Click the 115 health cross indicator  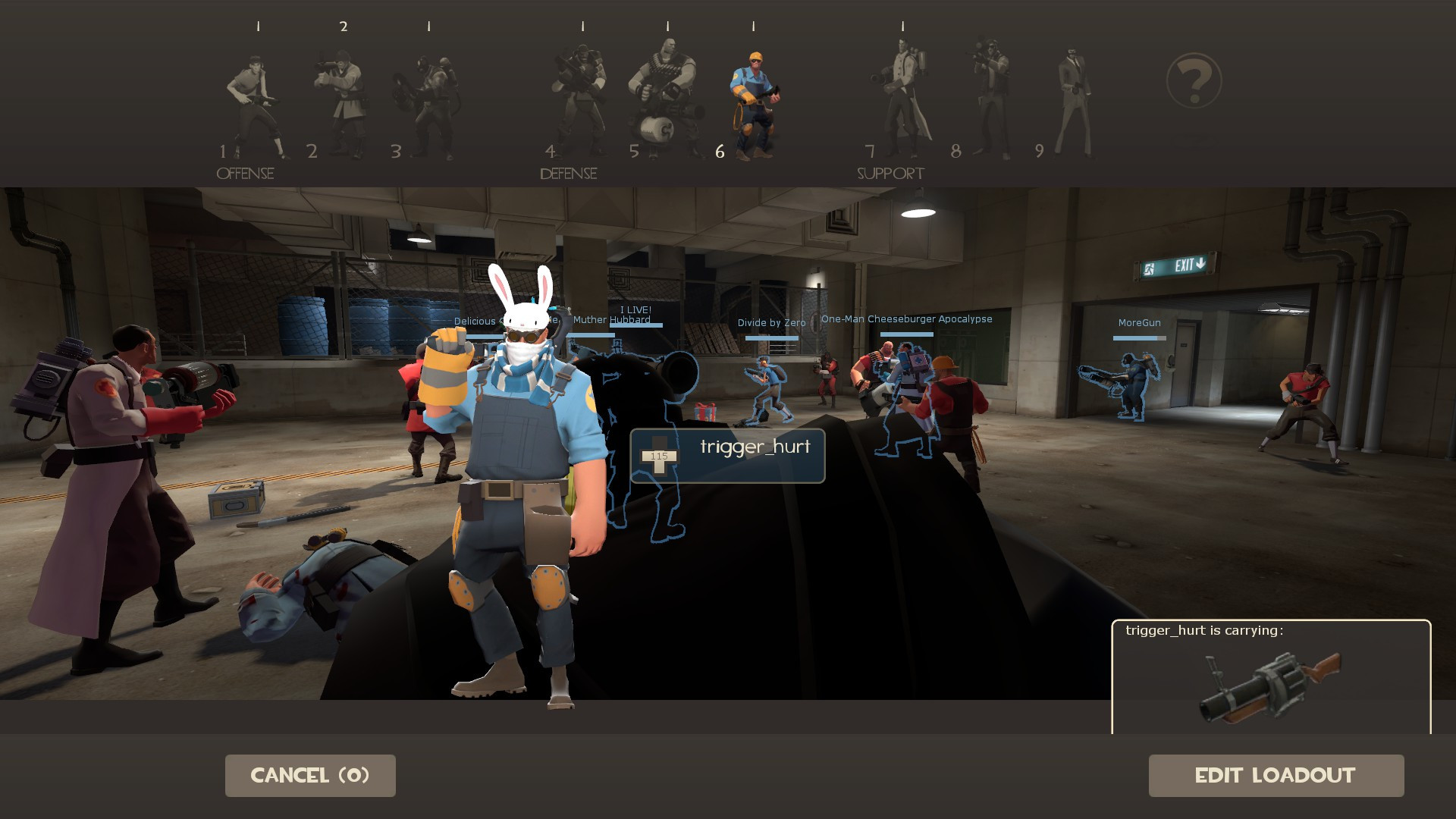(x=658, y=457)
